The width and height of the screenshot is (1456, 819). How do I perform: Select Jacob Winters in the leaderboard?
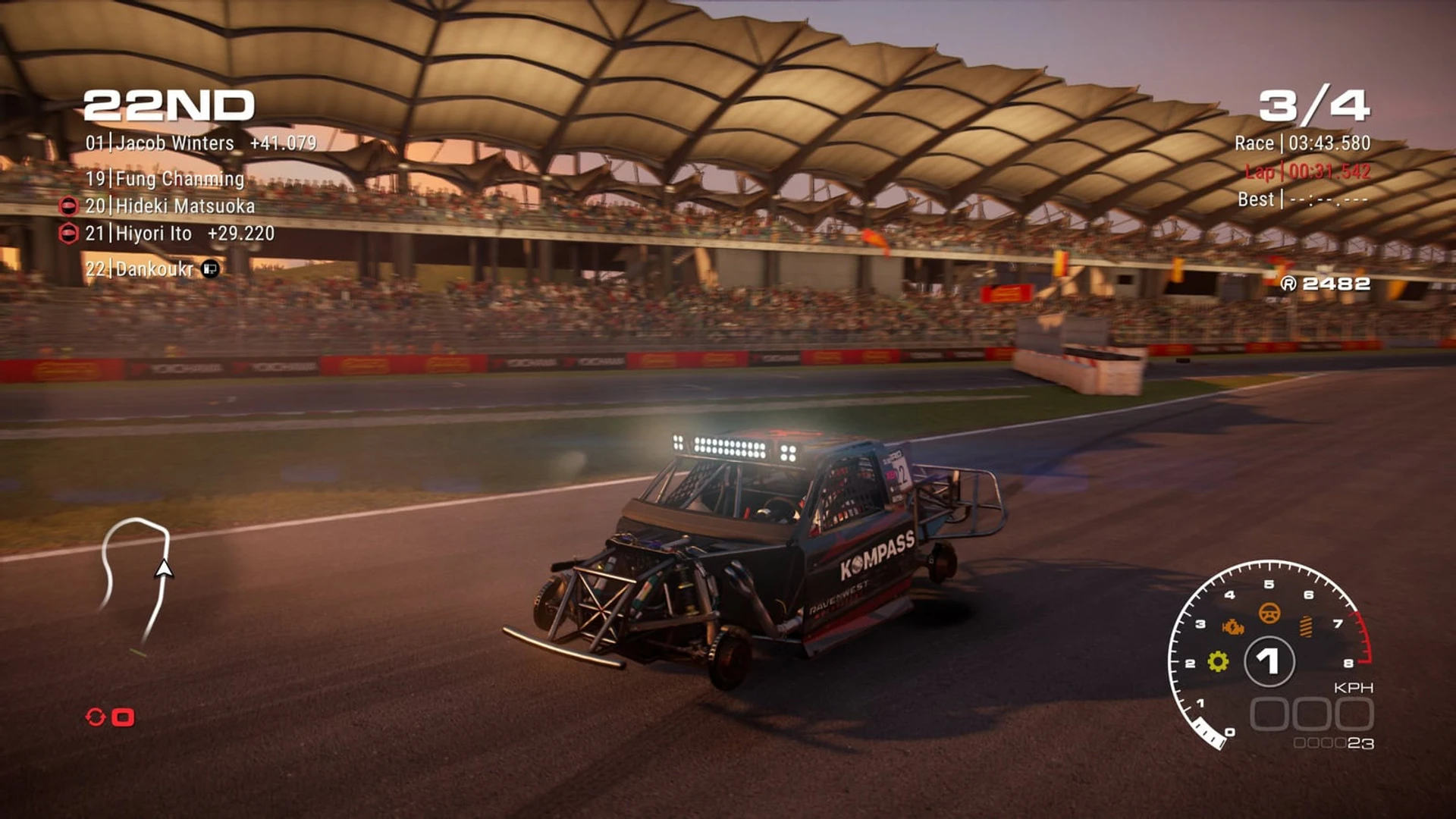159,143
